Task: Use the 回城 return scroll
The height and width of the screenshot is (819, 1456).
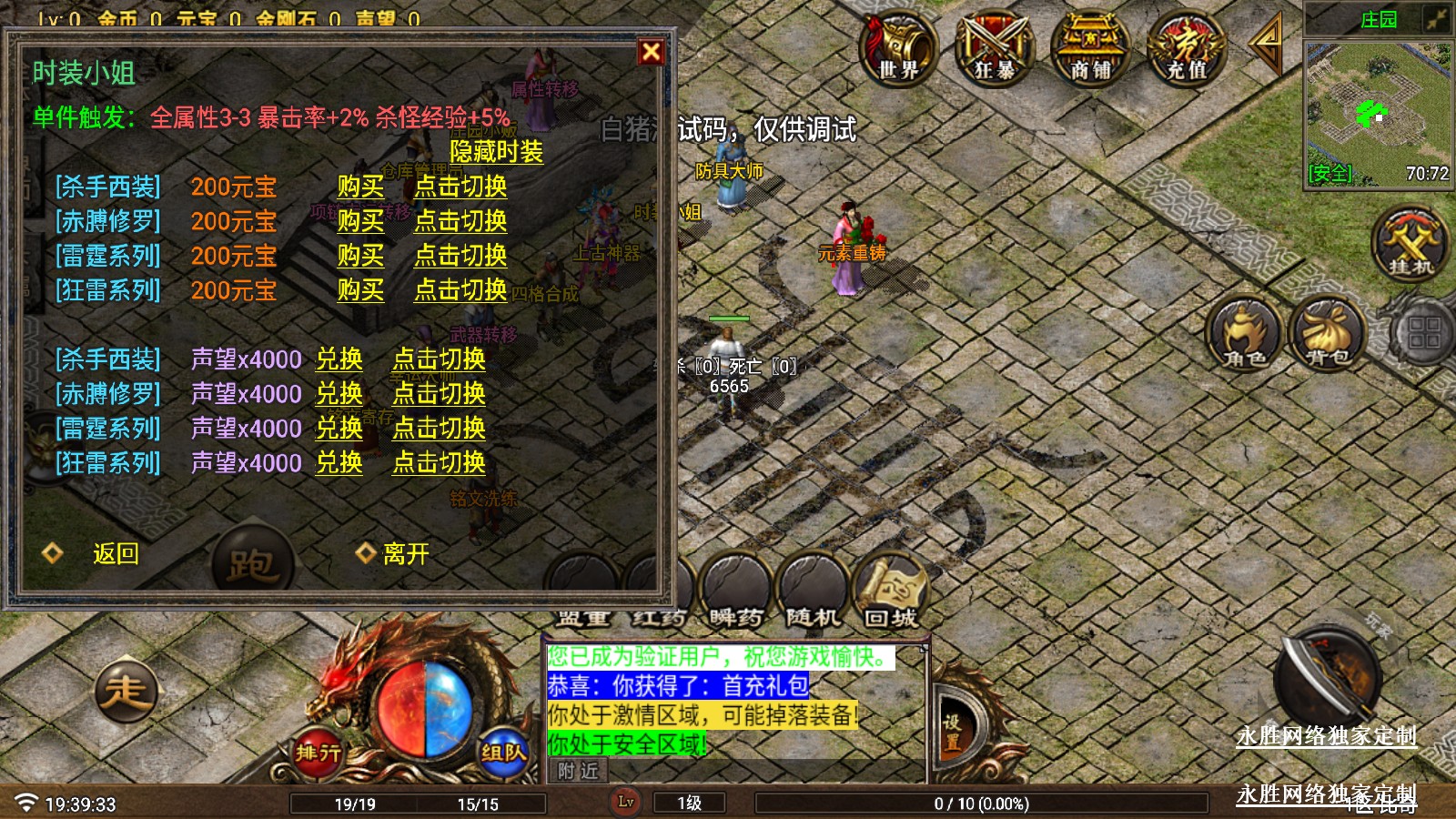Action: [x=890, y=591]
